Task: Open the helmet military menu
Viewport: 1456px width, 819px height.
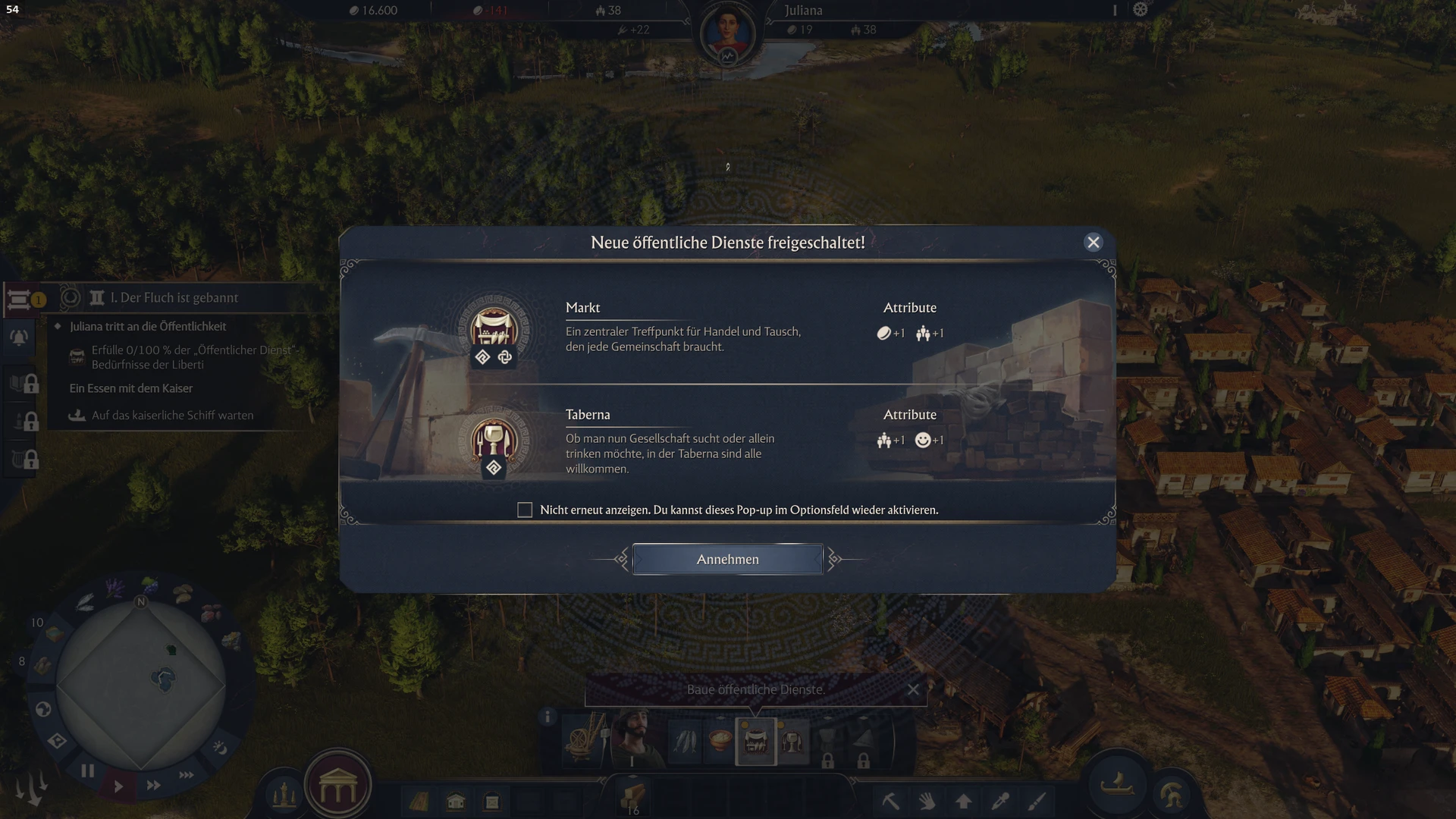Action: (1172, 794)
